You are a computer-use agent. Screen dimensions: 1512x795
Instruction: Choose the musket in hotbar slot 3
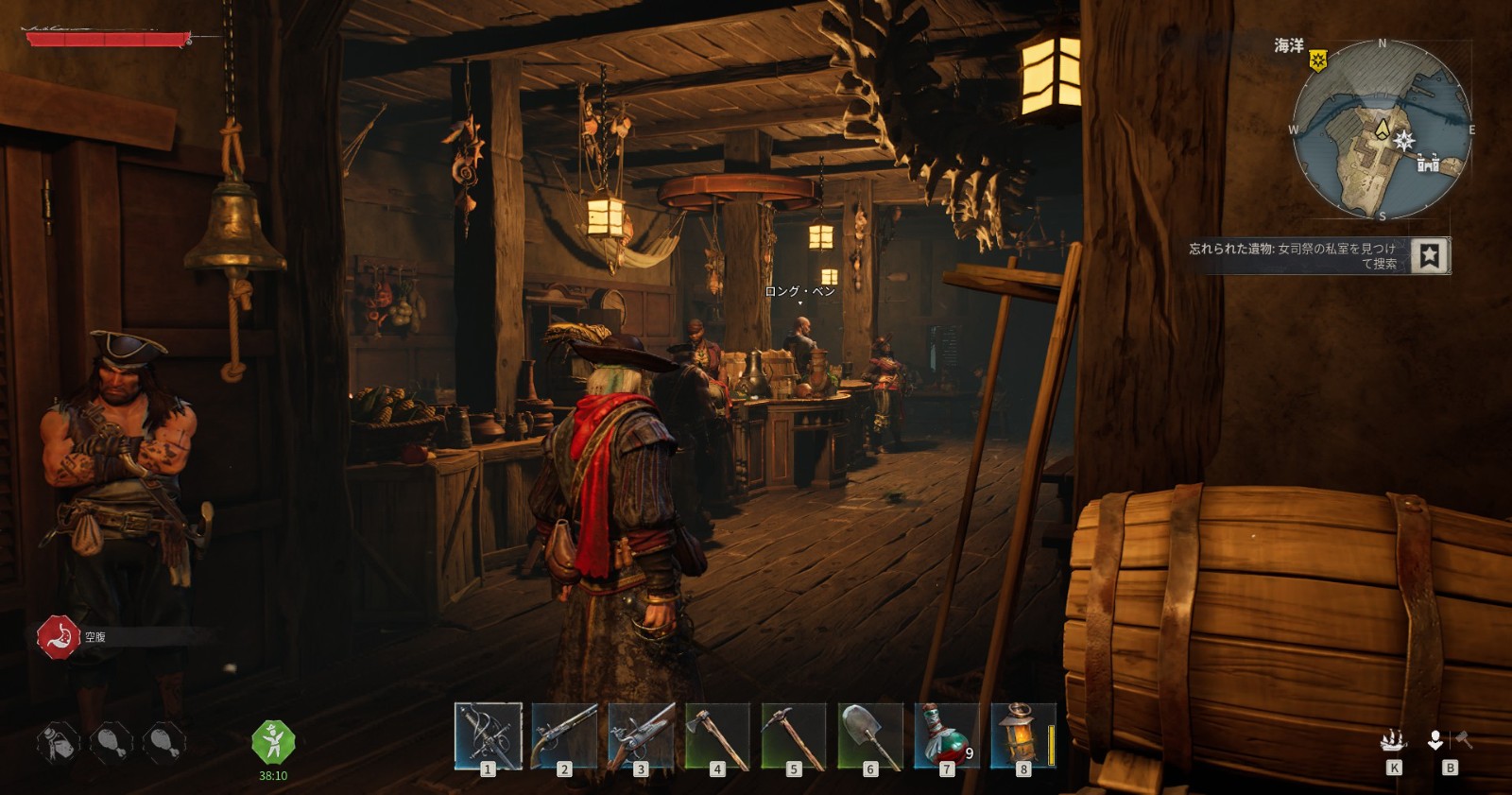click(x=641, y=735)
